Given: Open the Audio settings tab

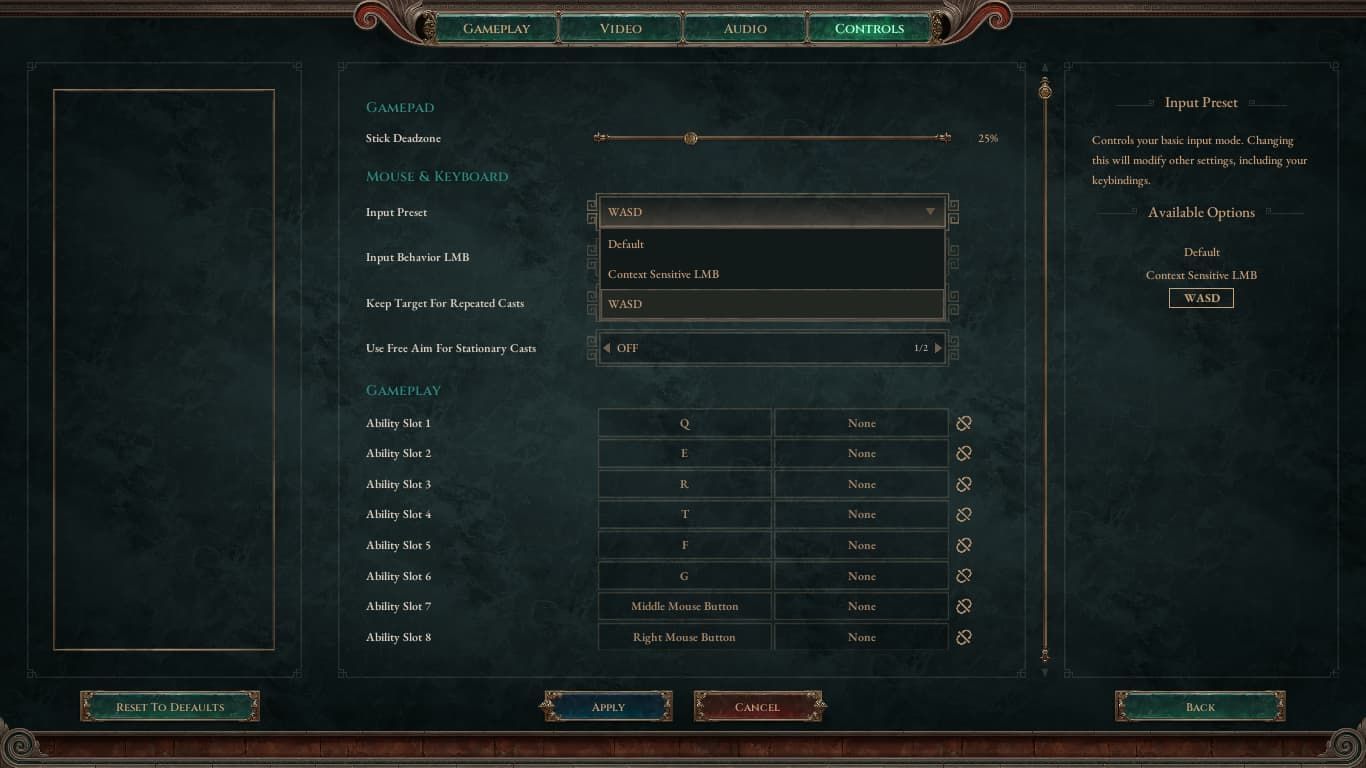Looking at the screenshot, I should (743, 28).
